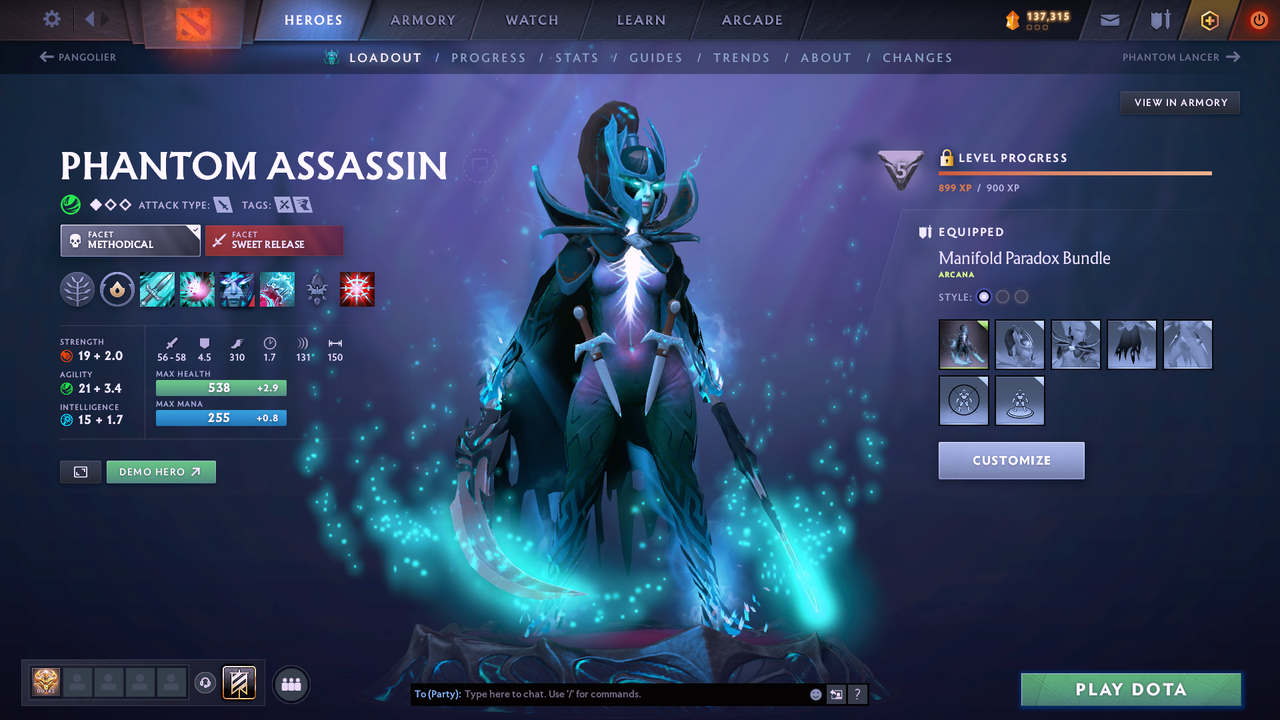Click the Fan of Knives ability icon
The image size is (1280, 720).
(x=277, y=289)
